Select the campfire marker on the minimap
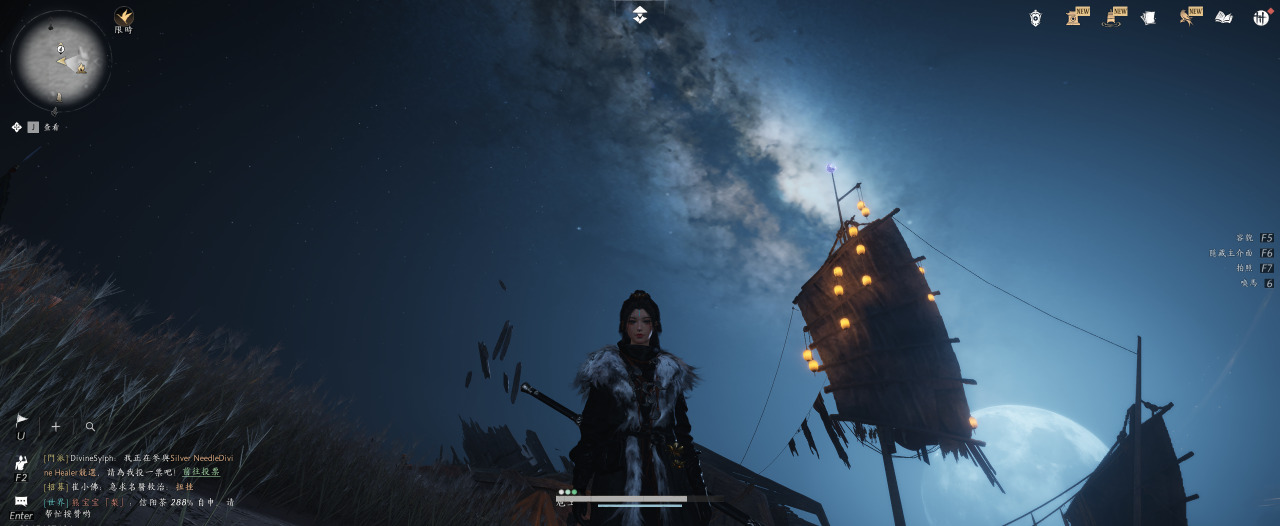Image resolution: width=1280 pixels, height=526 pixels. point(81,68)
